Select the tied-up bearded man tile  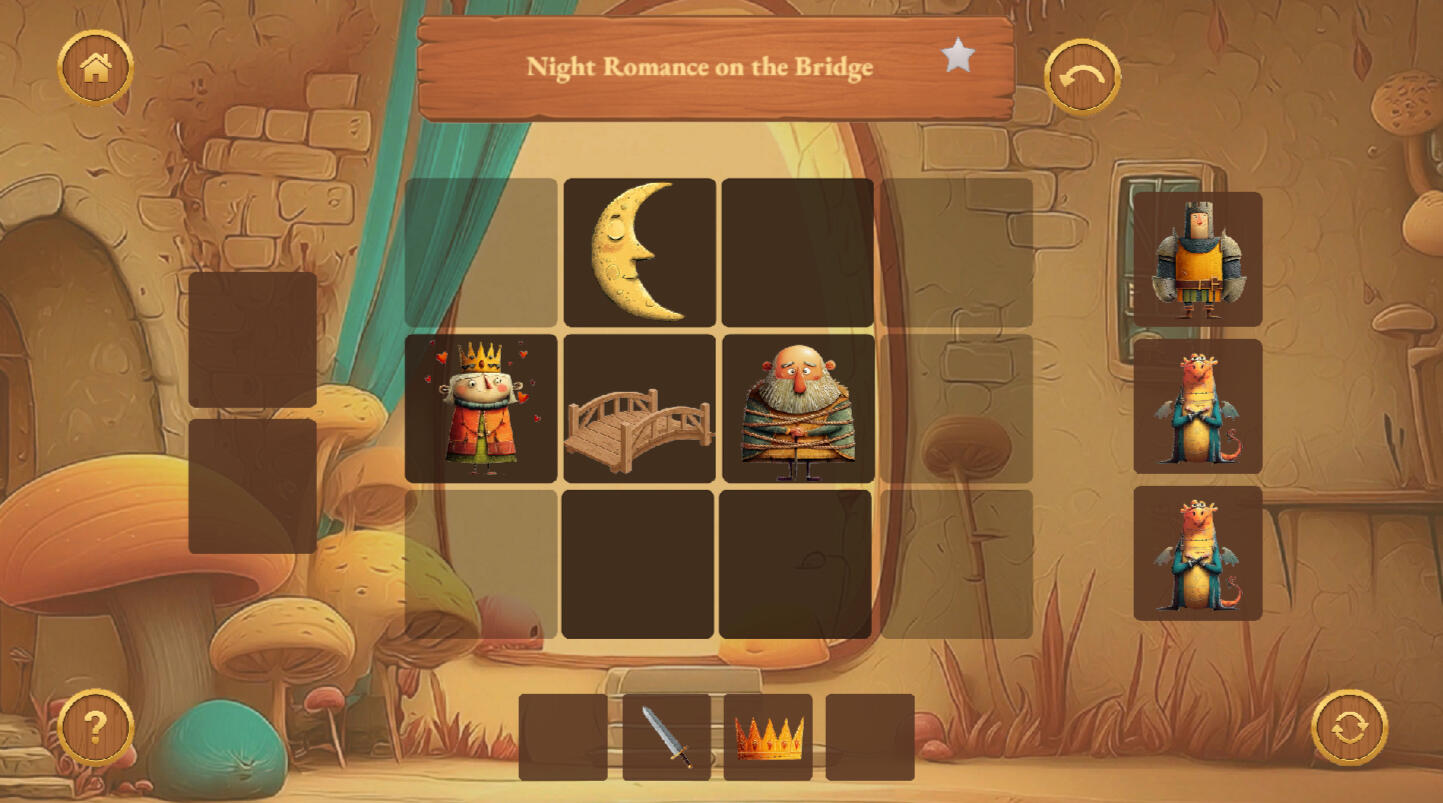click(798, 408)
